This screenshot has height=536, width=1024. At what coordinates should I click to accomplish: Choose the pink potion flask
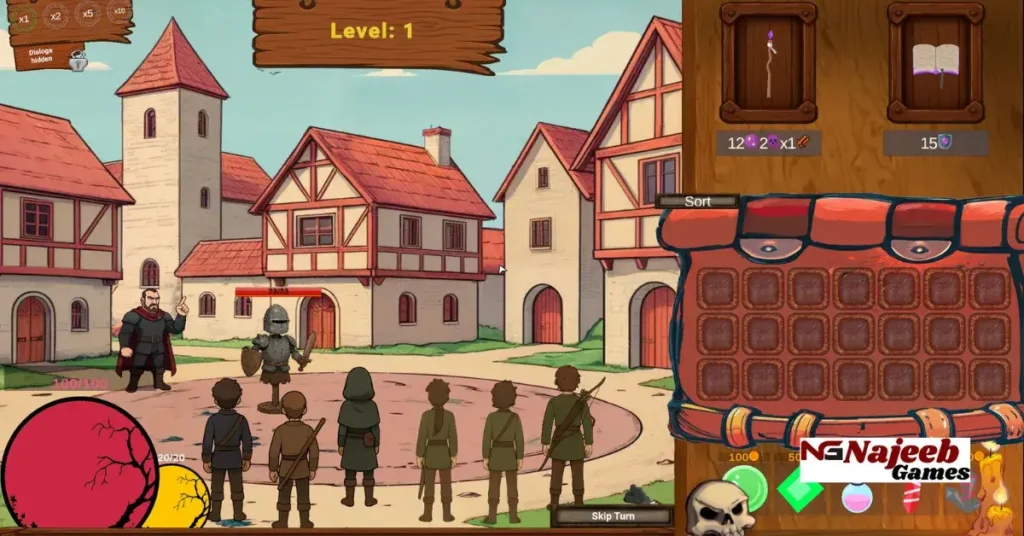(857, 496)
